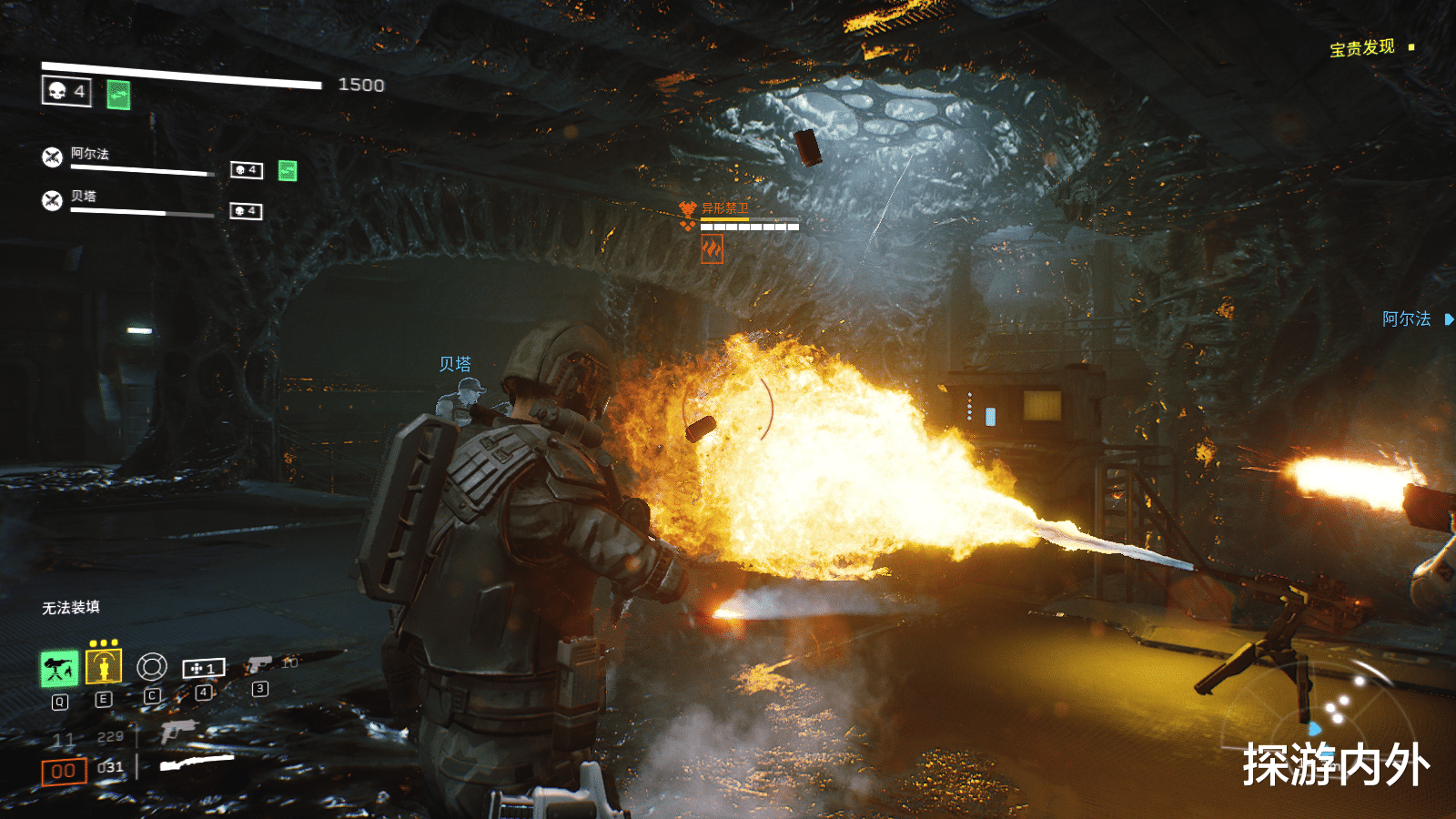Select teammate 阿尔法 class icon
The image size is (1456, 819).
(x=53, y=157)
